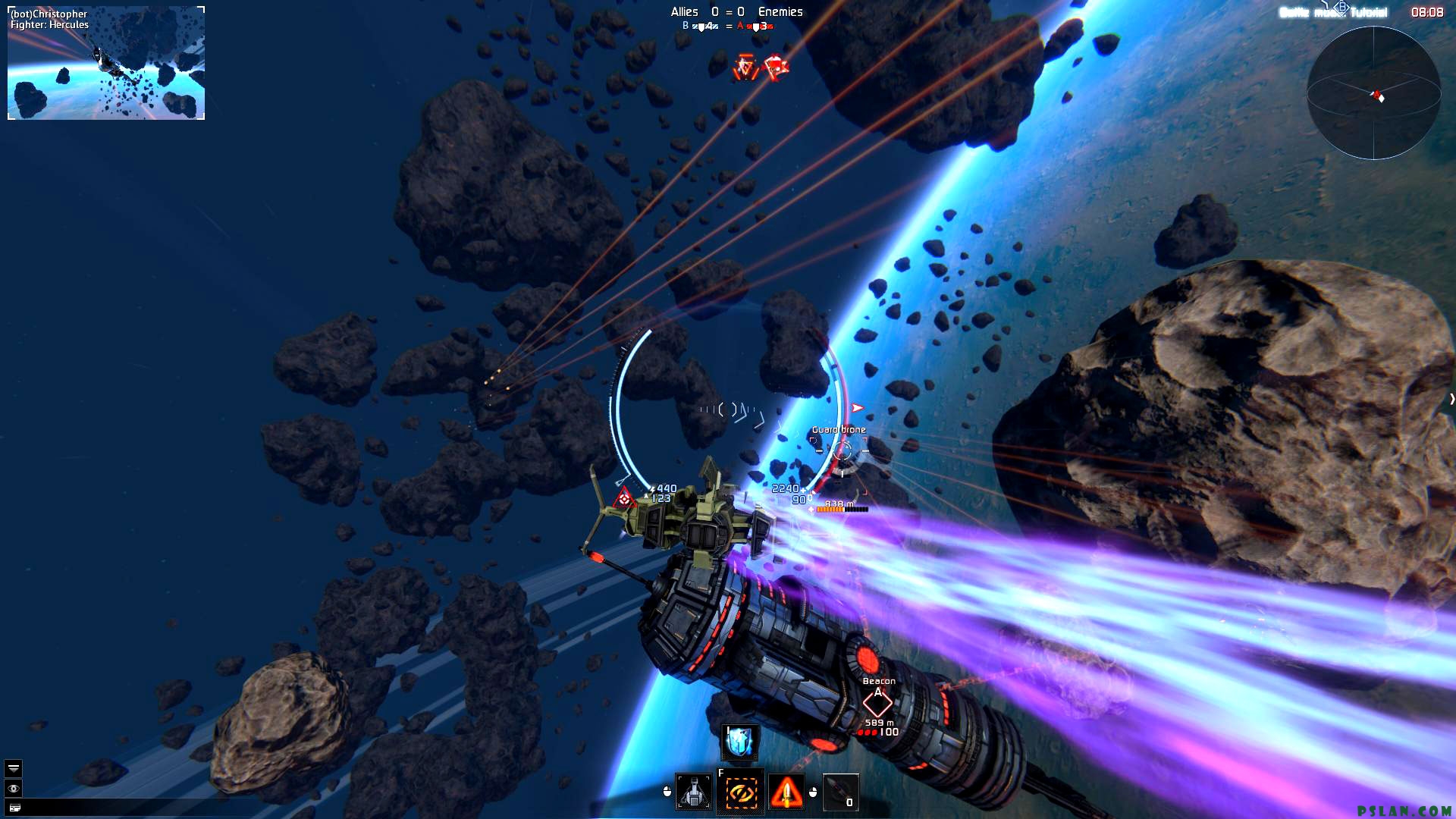Trigger the red triangle missile warning ability

pyautogui.click(x=786, y=792)
